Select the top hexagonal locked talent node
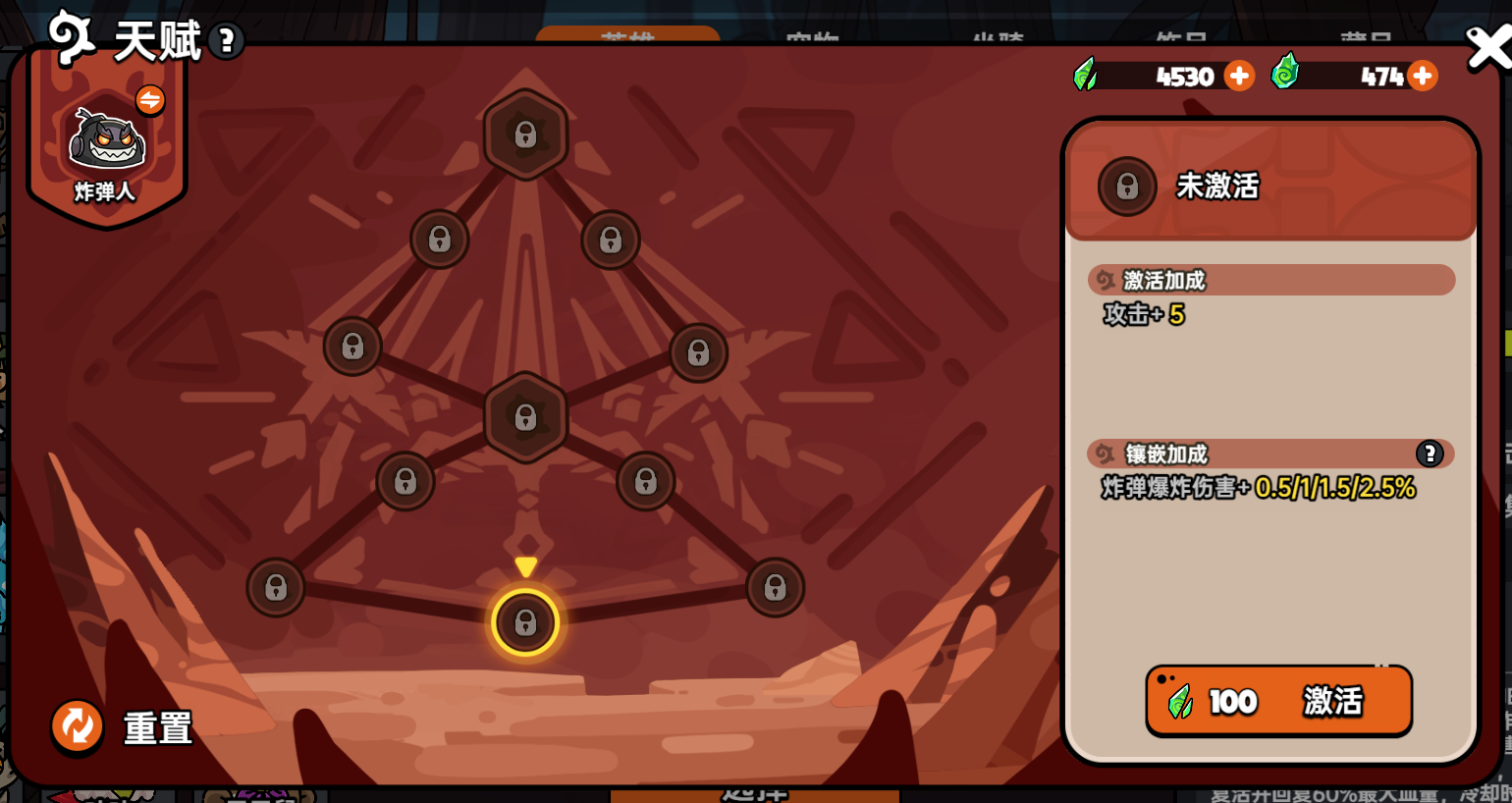Screen dimensions: 1512x803 click(525, 134)
